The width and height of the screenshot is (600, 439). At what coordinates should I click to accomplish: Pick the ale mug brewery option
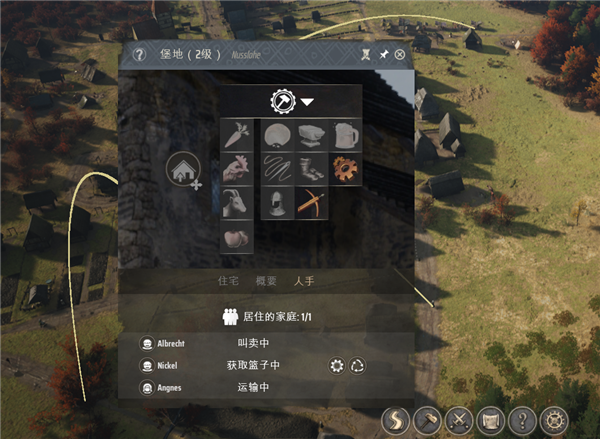[x=346, y=133]
